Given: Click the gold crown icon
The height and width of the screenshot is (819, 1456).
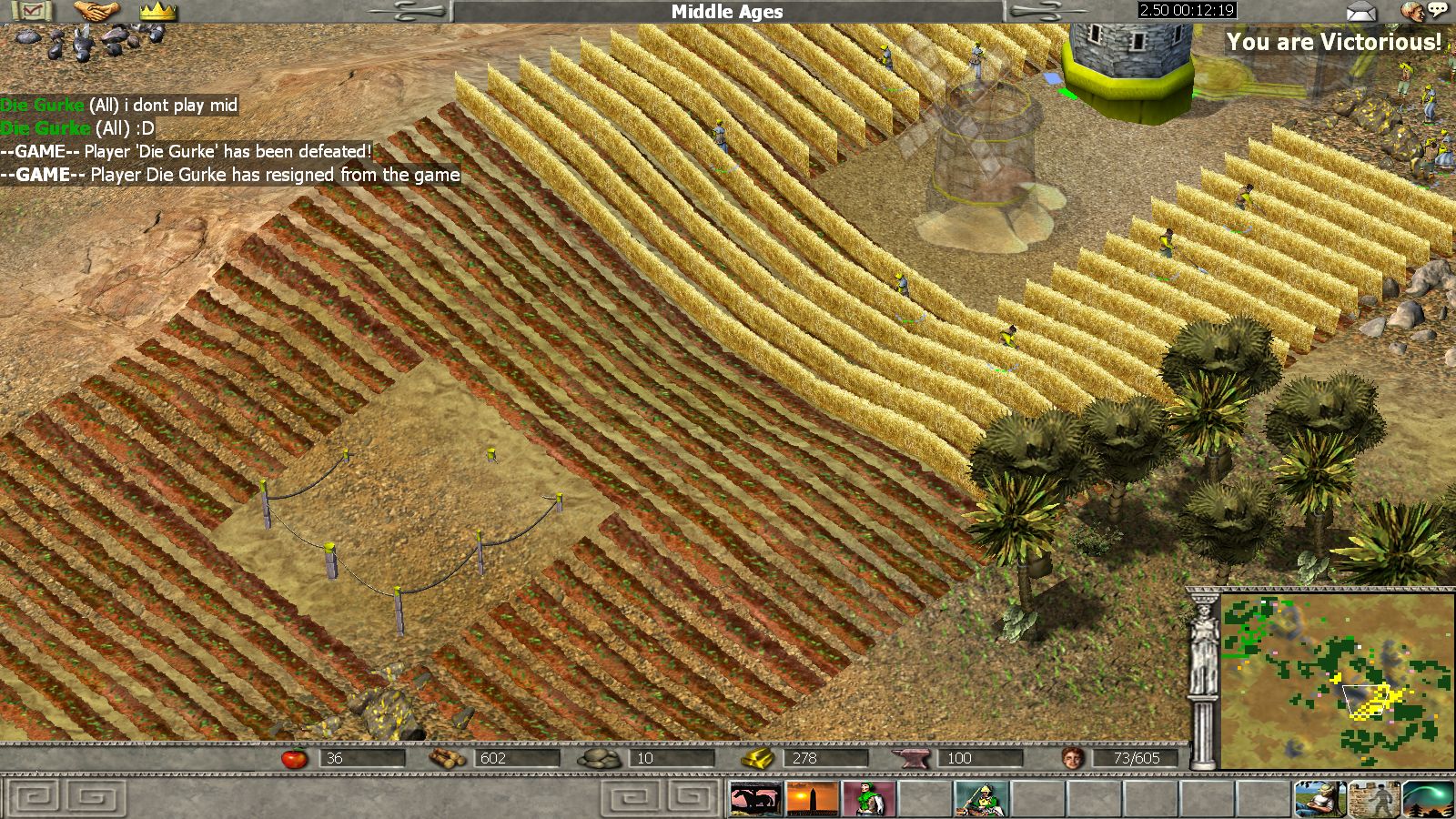Looking at the screenshot, I should click(157, 11).
